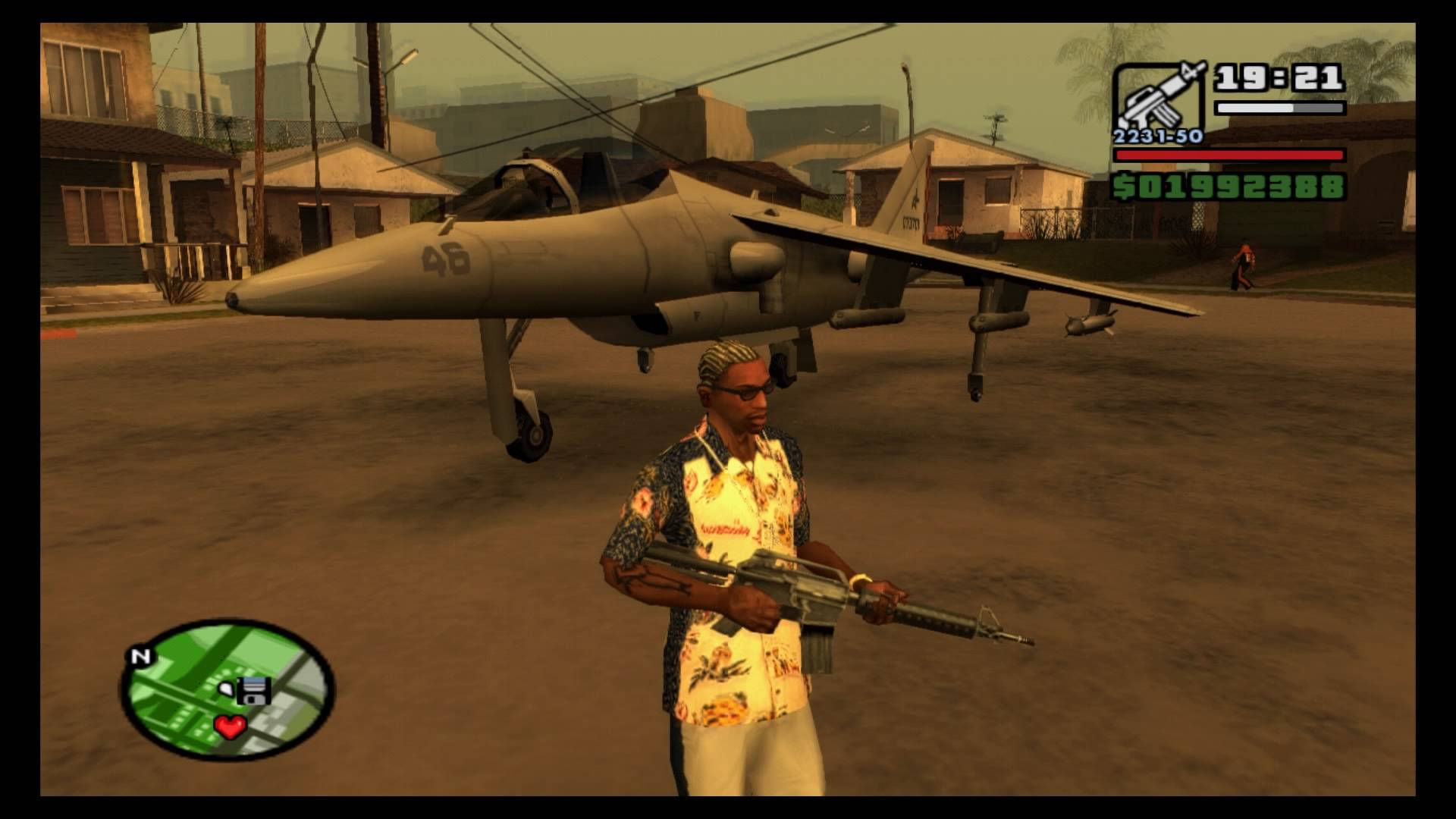Click the north N indicator on radar
Viewport: 1456px width, 819px height.
[140, 657]
